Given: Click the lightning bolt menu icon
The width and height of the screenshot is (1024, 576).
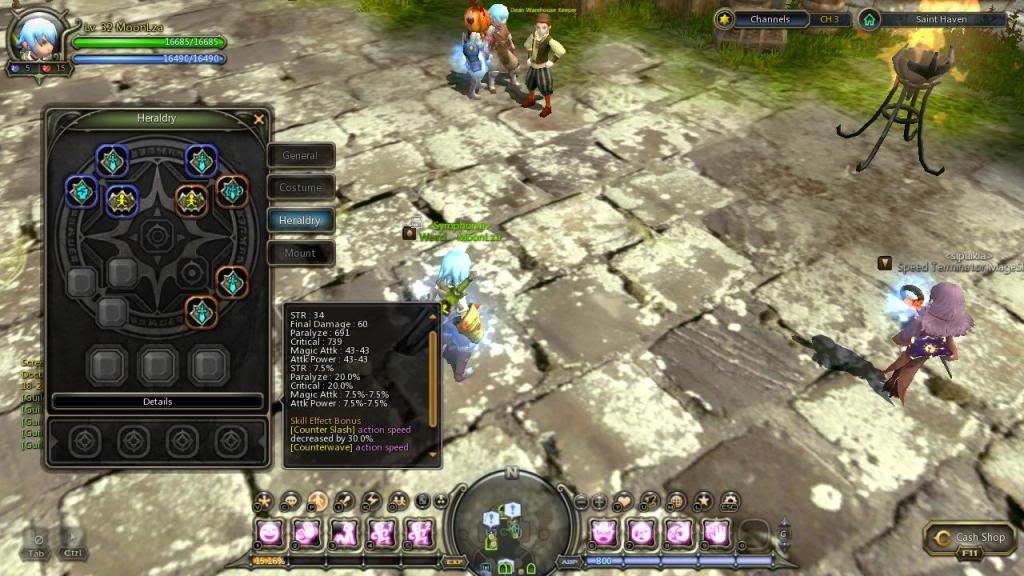Looking at the screenshot, I should click(371, 500).
